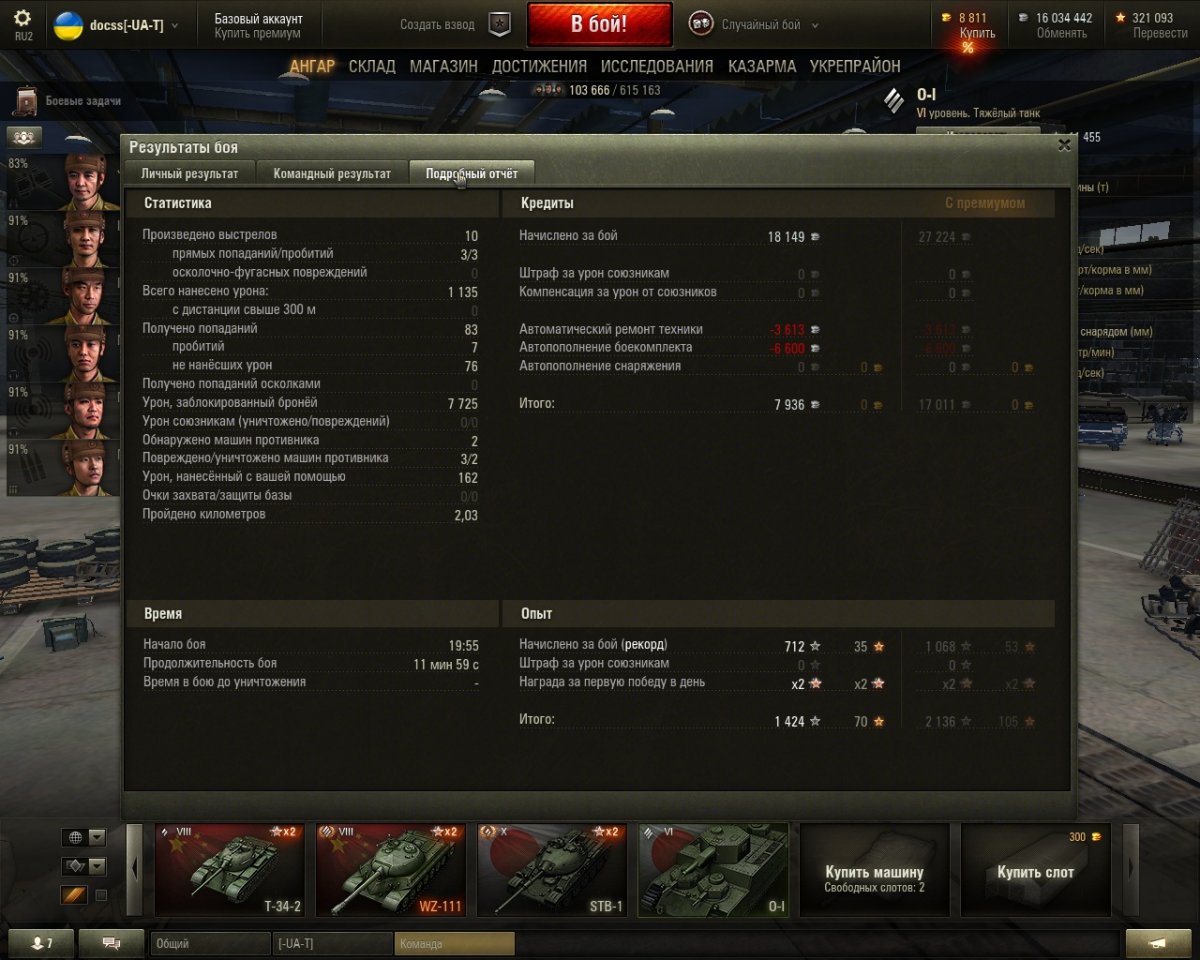Open the Командный результат tab
This screenshot has height=960, width=1200.
click(x=332, y=173)
